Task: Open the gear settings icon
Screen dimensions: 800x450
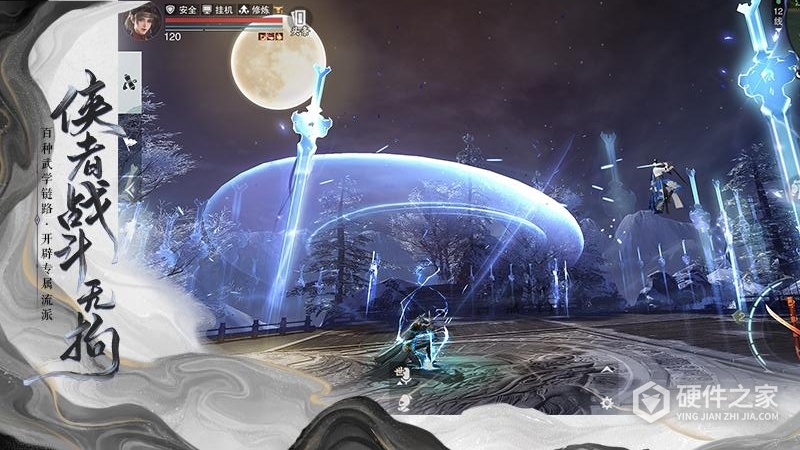Action: (608, 402)
